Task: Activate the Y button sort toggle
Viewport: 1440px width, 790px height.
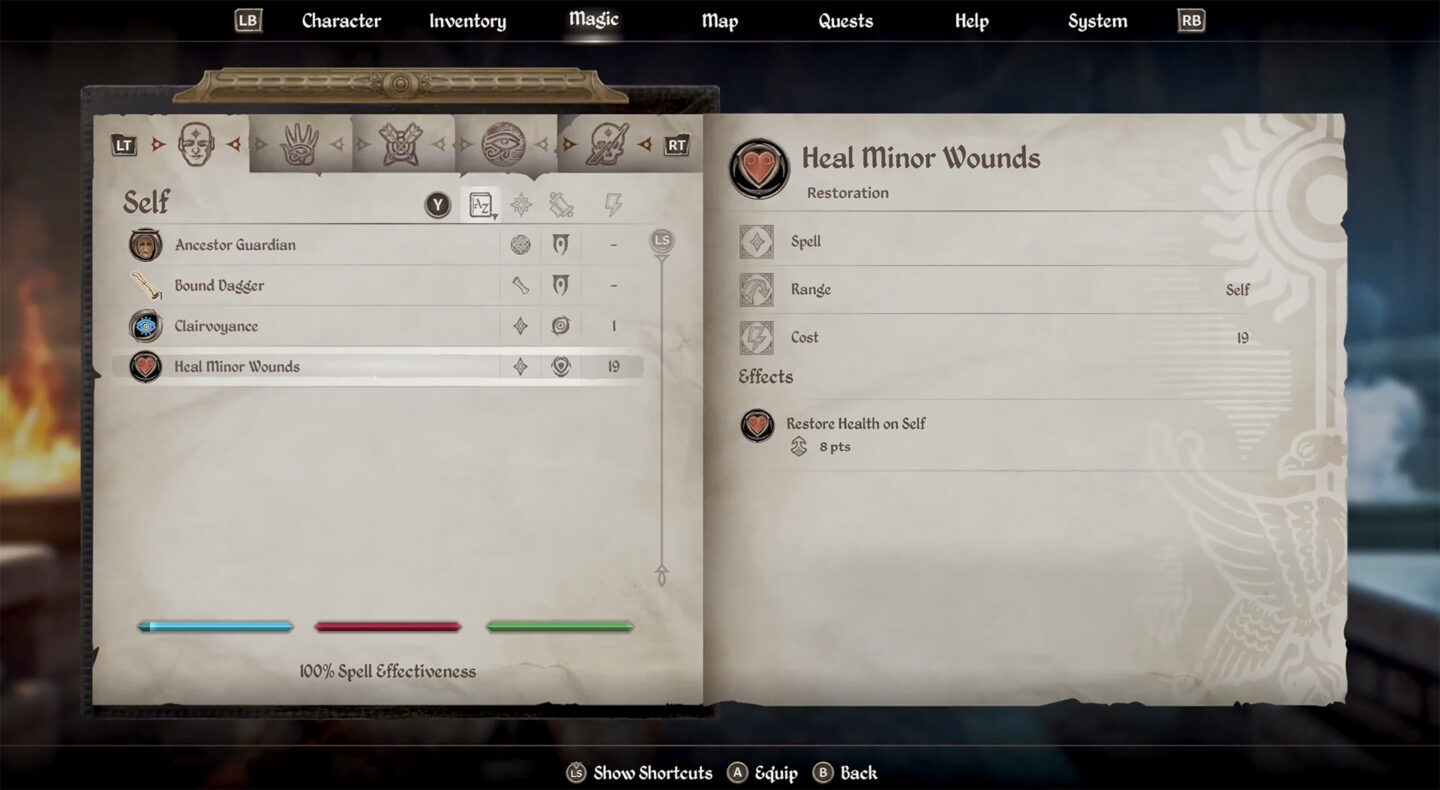Action: point(437,203)
